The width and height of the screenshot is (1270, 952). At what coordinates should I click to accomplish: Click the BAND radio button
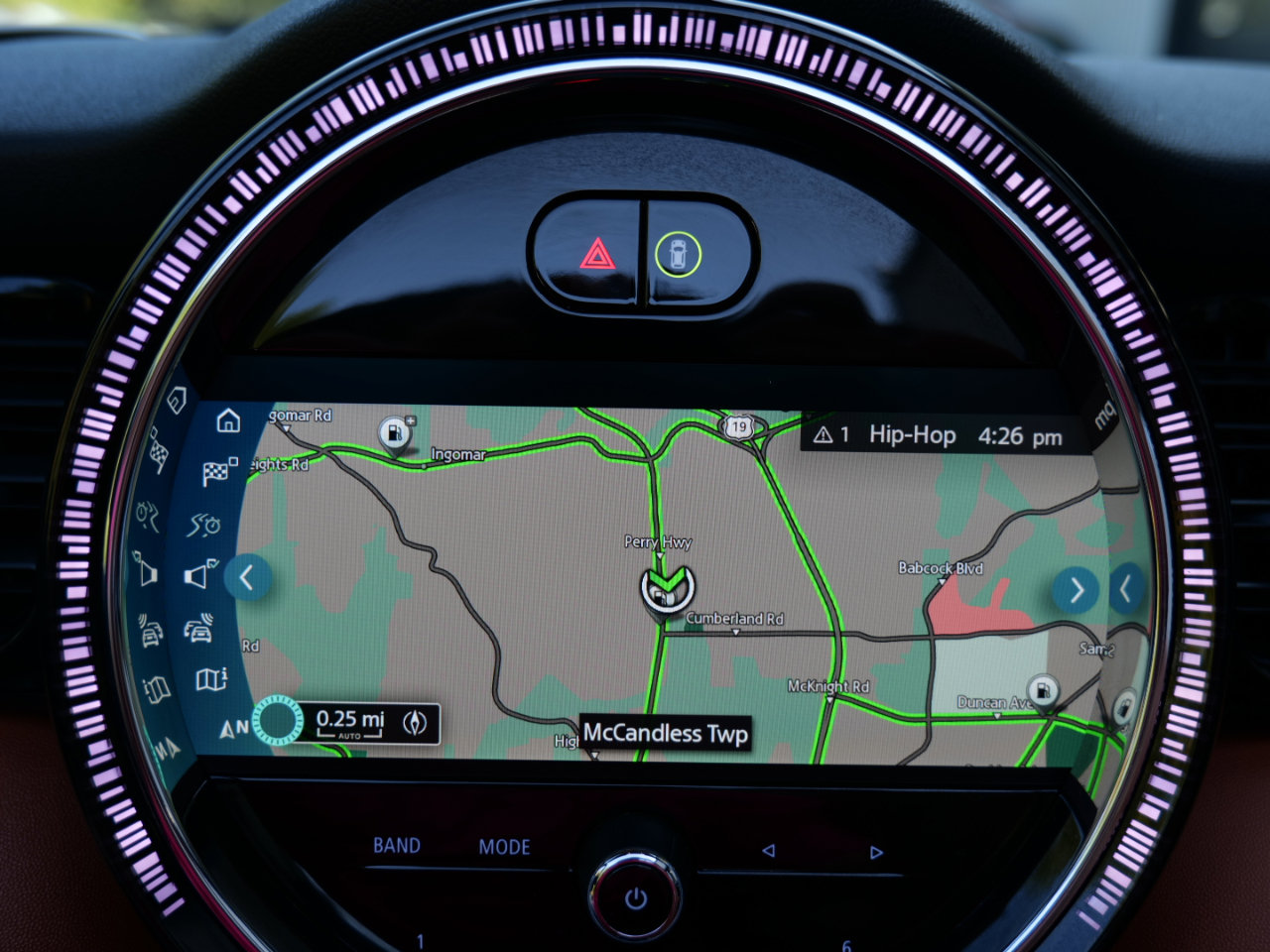(397, 846)
